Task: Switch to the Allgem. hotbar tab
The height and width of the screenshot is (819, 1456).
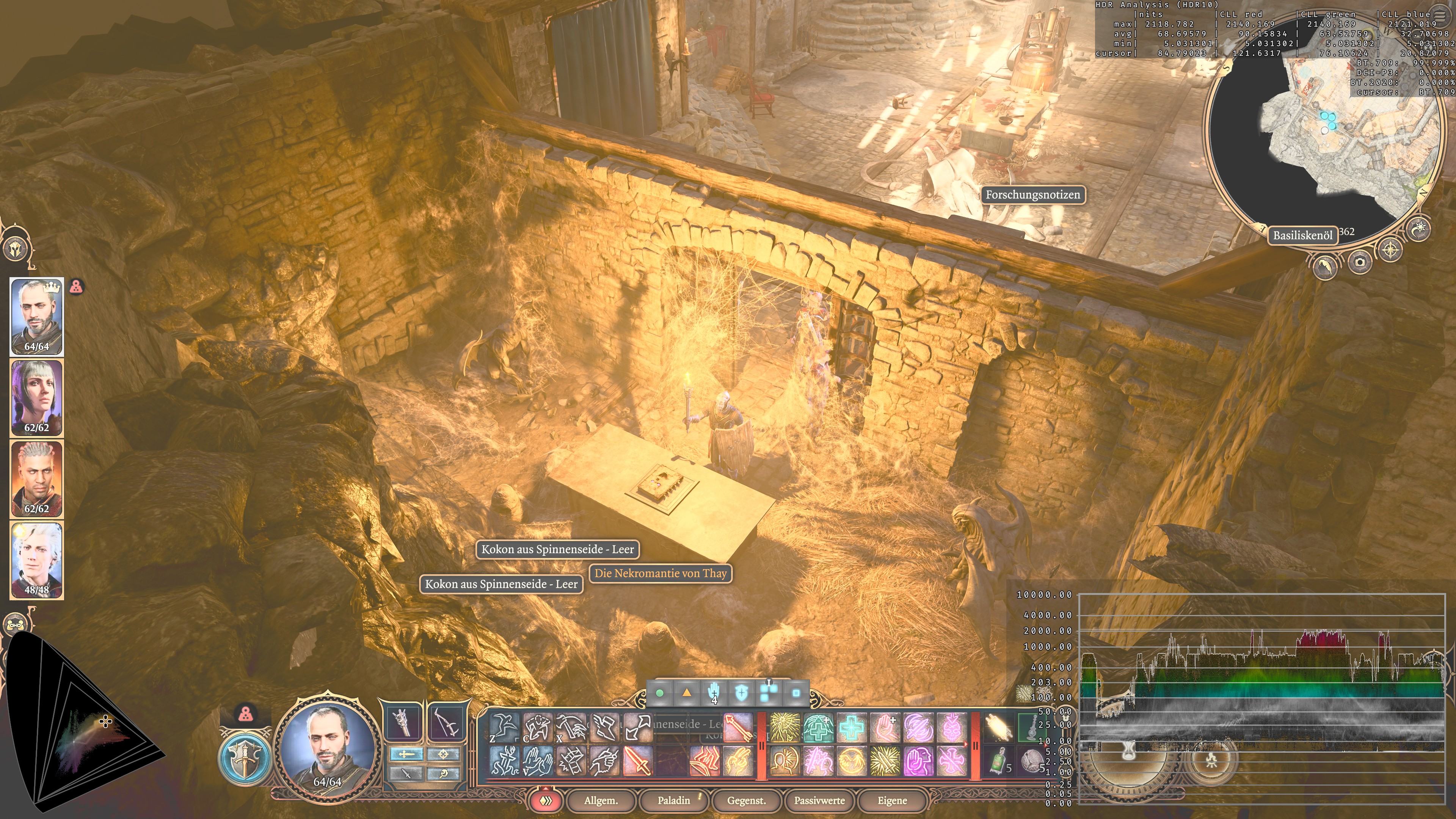Action: pyautogui.click(x=601, y=800)
